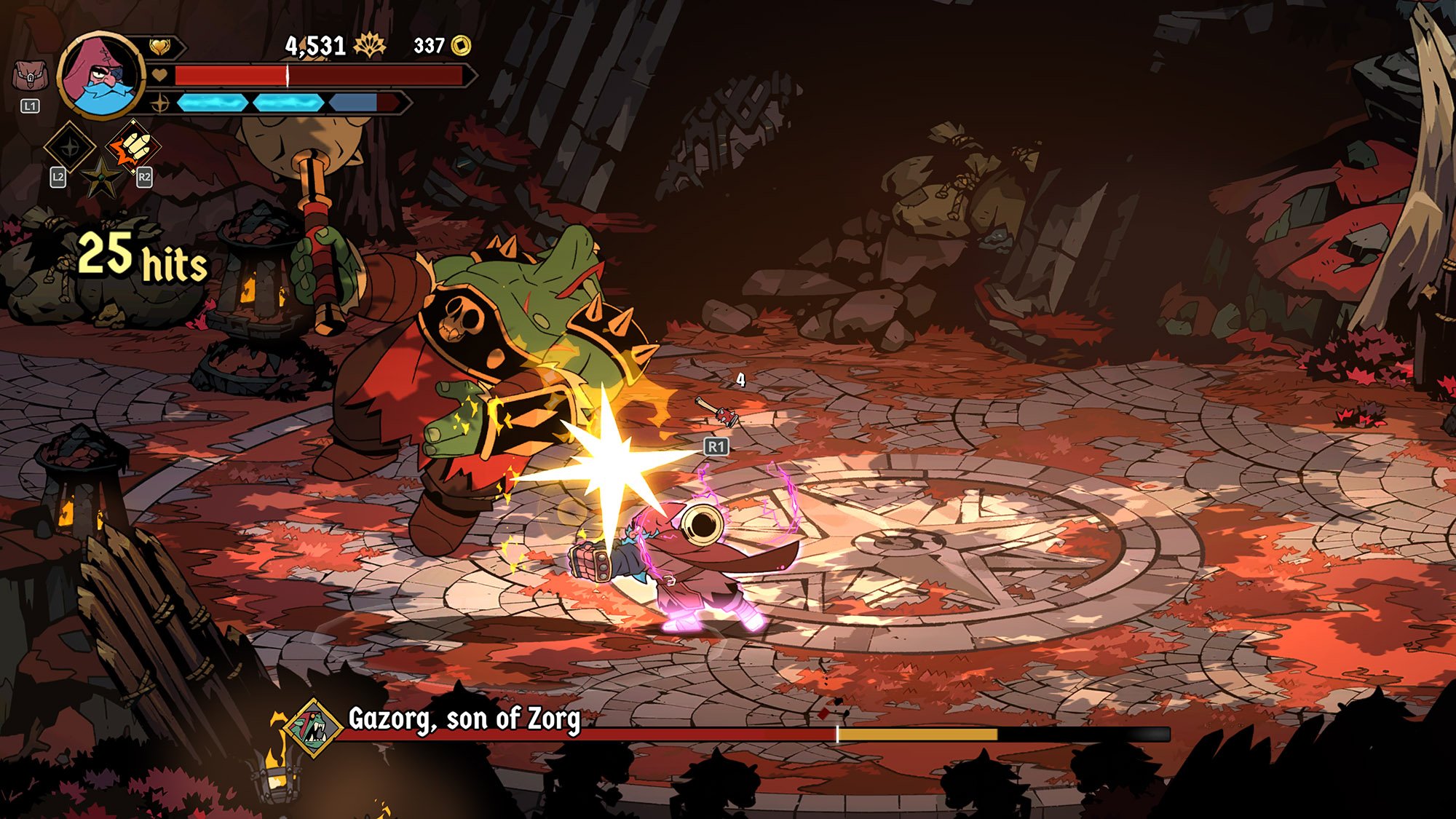Click the lotus flower currency icon

click(369, 46)
